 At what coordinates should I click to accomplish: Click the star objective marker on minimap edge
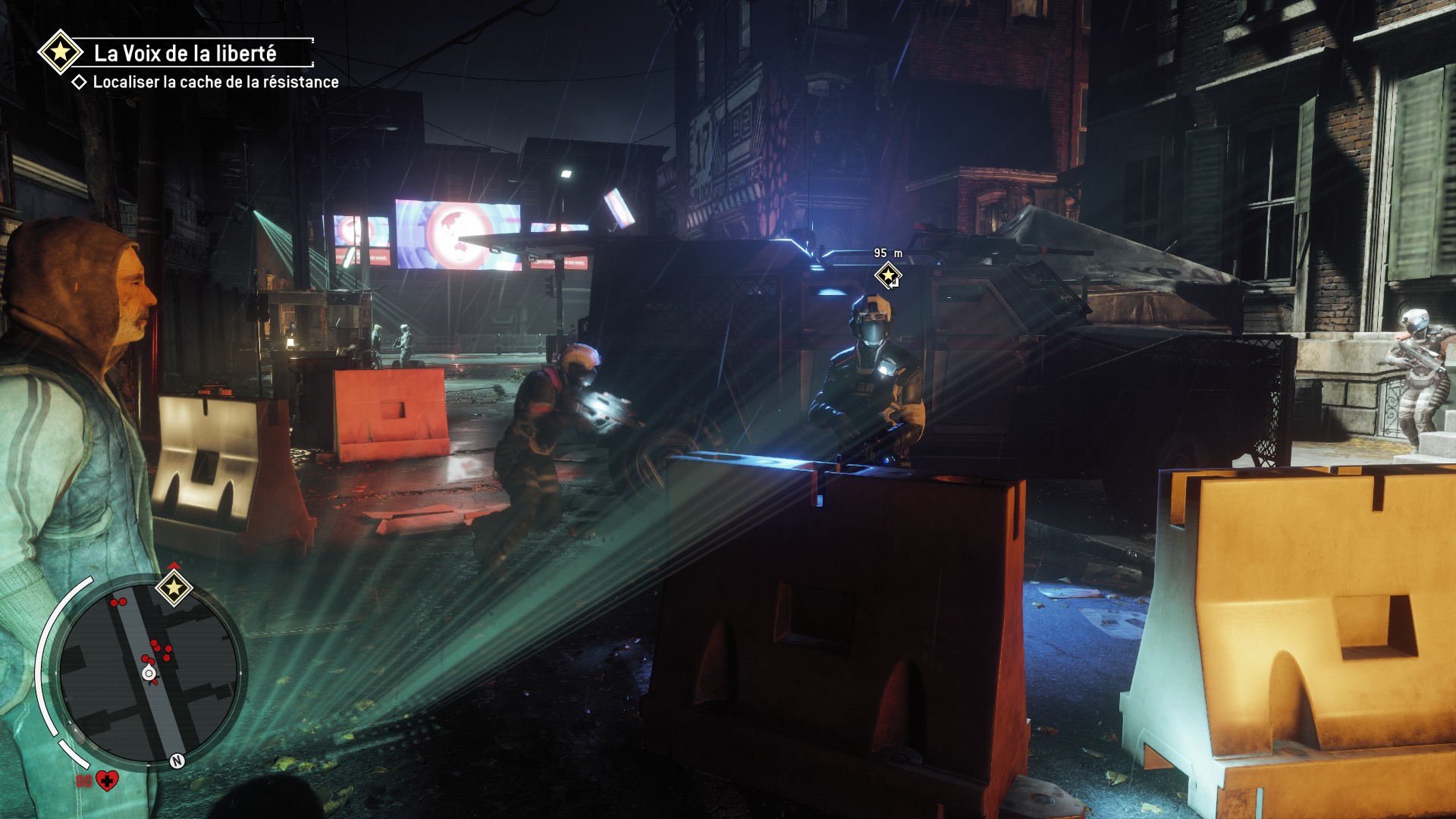tap(174, 588)
